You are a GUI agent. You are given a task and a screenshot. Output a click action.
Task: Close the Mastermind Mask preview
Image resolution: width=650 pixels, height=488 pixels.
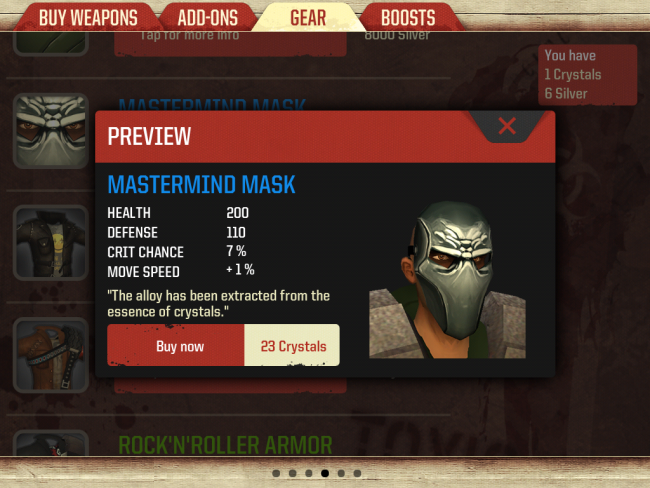pos(507,126)
